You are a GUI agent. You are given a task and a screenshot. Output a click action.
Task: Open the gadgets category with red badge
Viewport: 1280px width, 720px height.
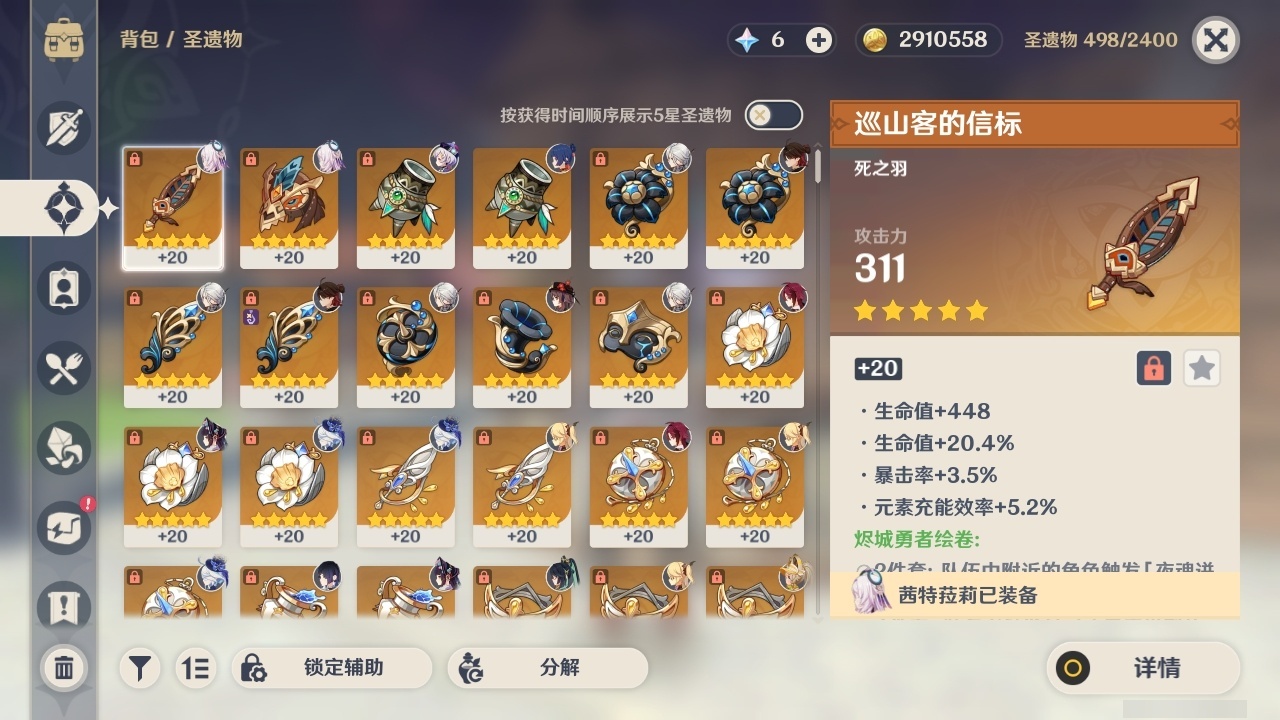click(x=66, y=528)
